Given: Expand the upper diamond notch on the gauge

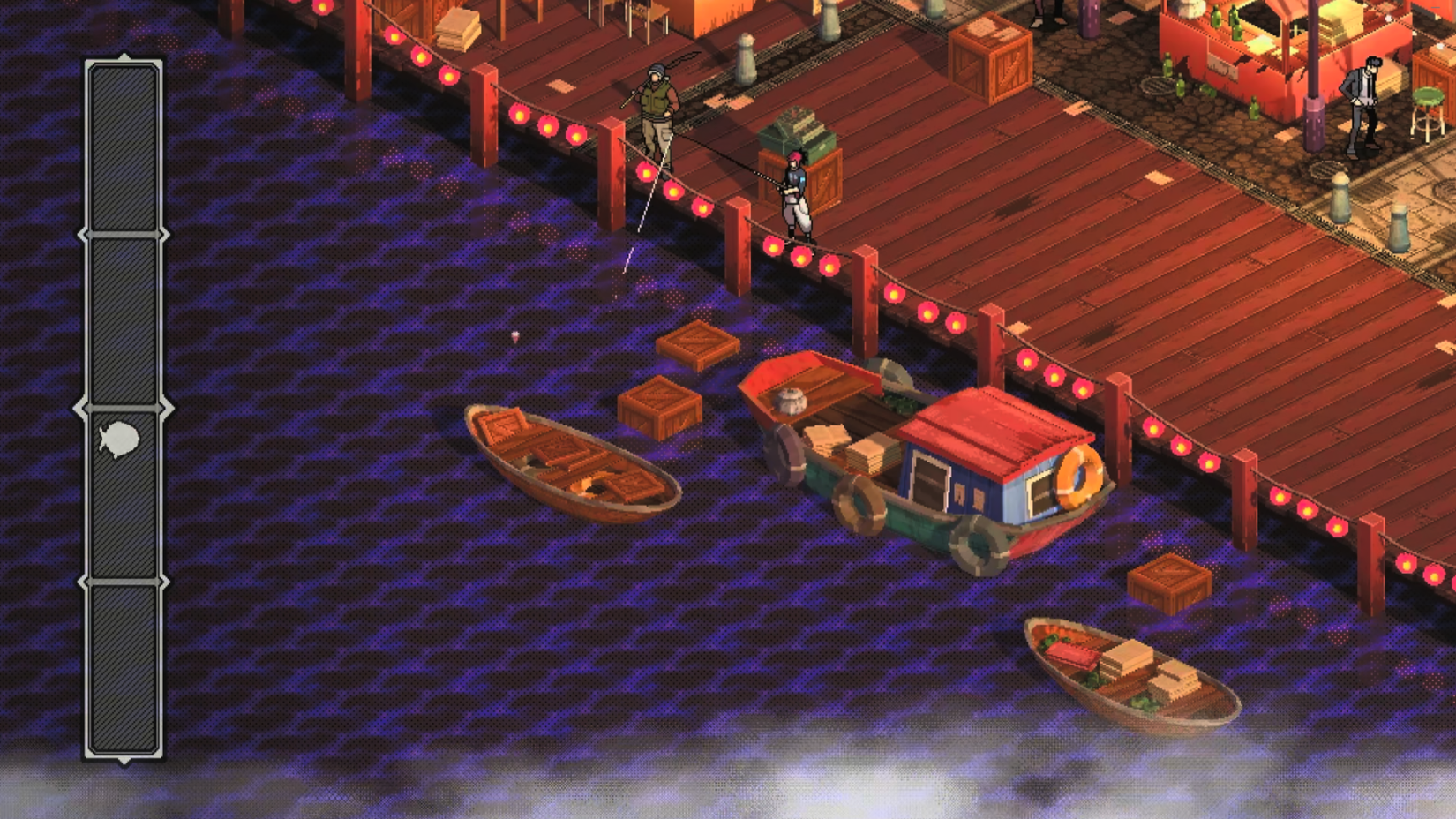Looking at the screenshot, I should pos(122,234).
